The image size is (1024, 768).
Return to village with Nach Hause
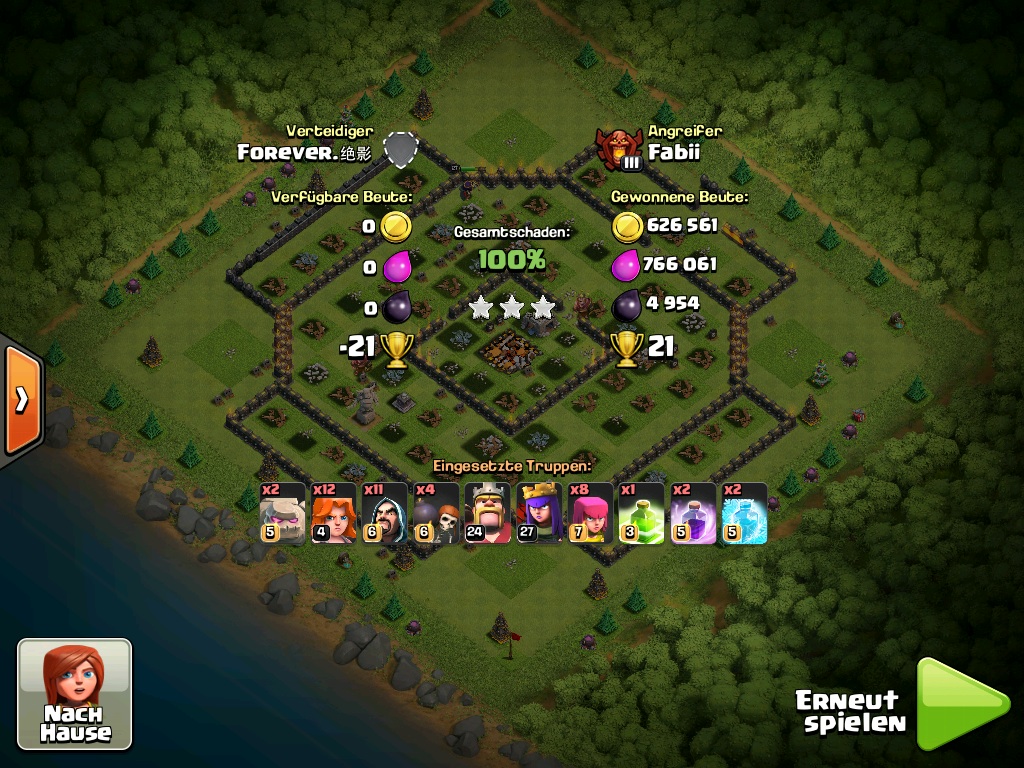[75, 693]
